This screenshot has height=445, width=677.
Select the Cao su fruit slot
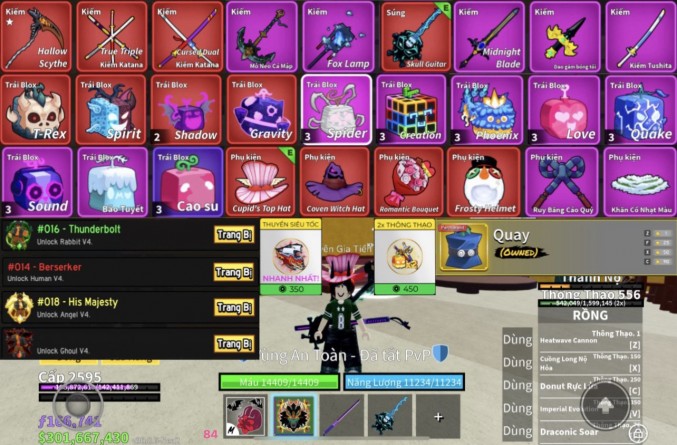pyautogui.click(x=186, y=182)
